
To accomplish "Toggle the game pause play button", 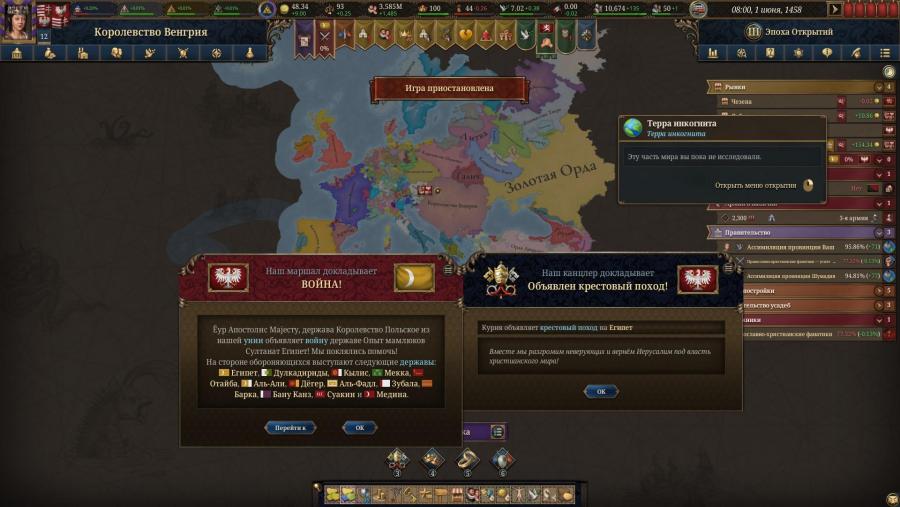I will [x=836, y=10].
